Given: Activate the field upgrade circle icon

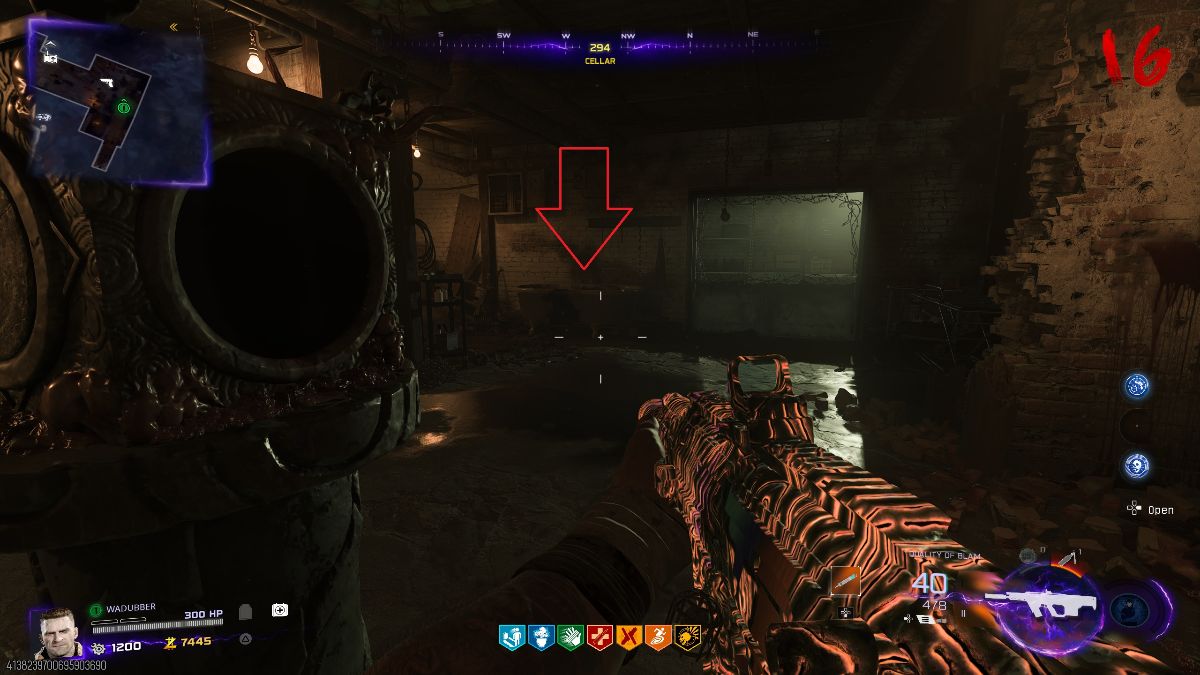Looking at the screenshot, I should [x=1130, y=608].
